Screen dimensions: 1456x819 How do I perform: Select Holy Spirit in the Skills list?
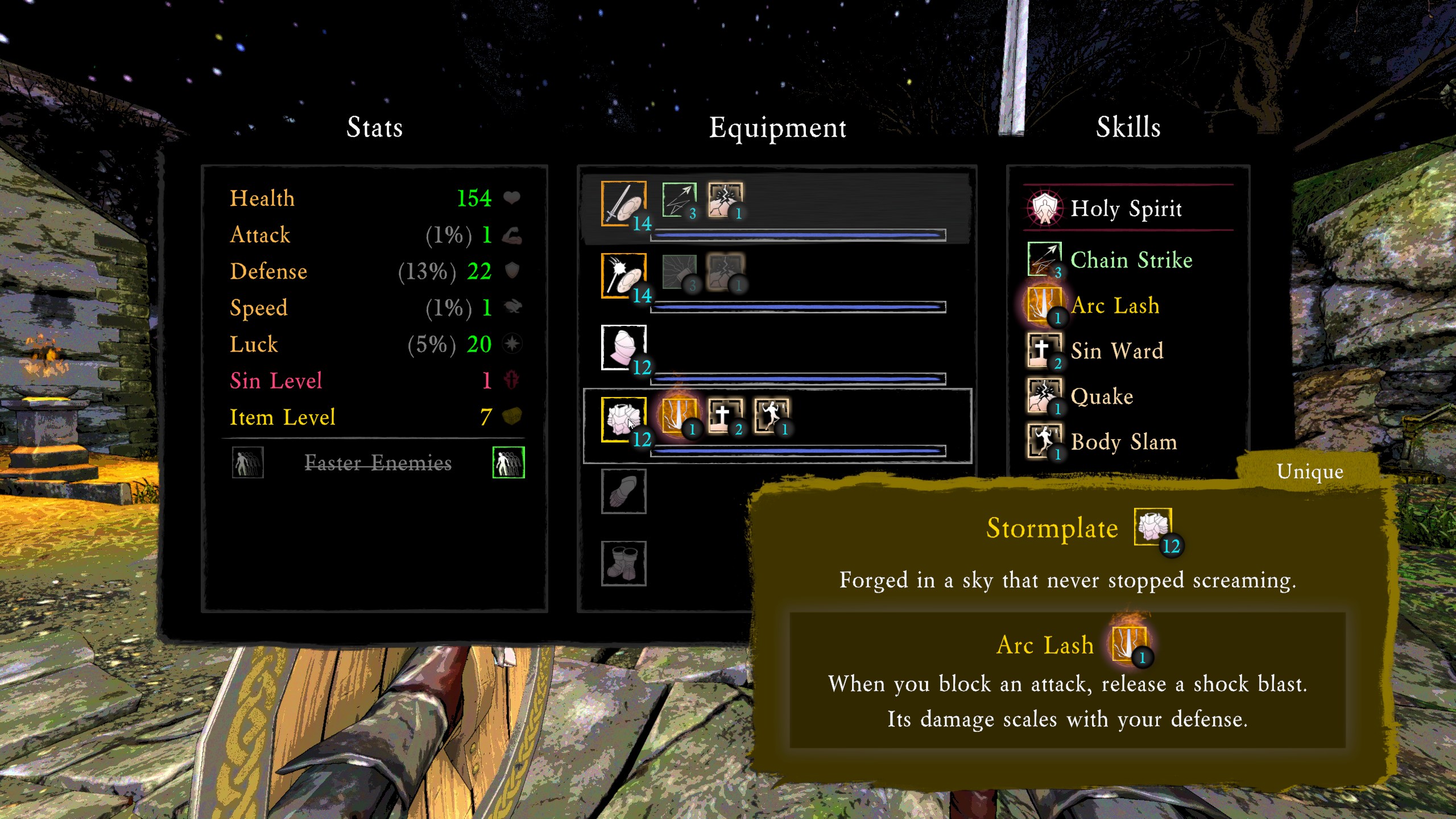point(1126,208)
